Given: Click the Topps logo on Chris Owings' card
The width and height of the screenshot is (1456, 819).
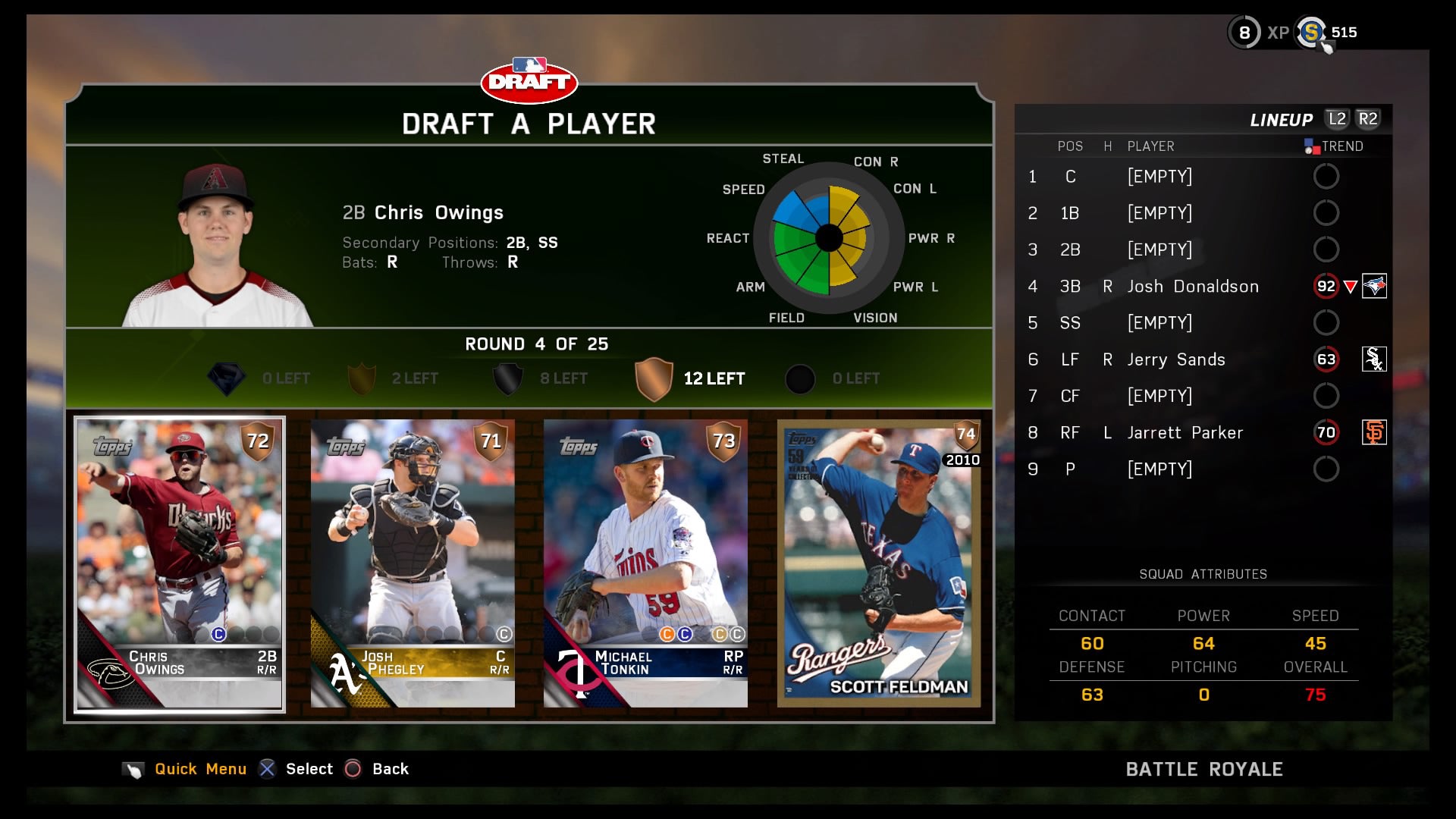Looking at the screenshot, I should (111, 447).
